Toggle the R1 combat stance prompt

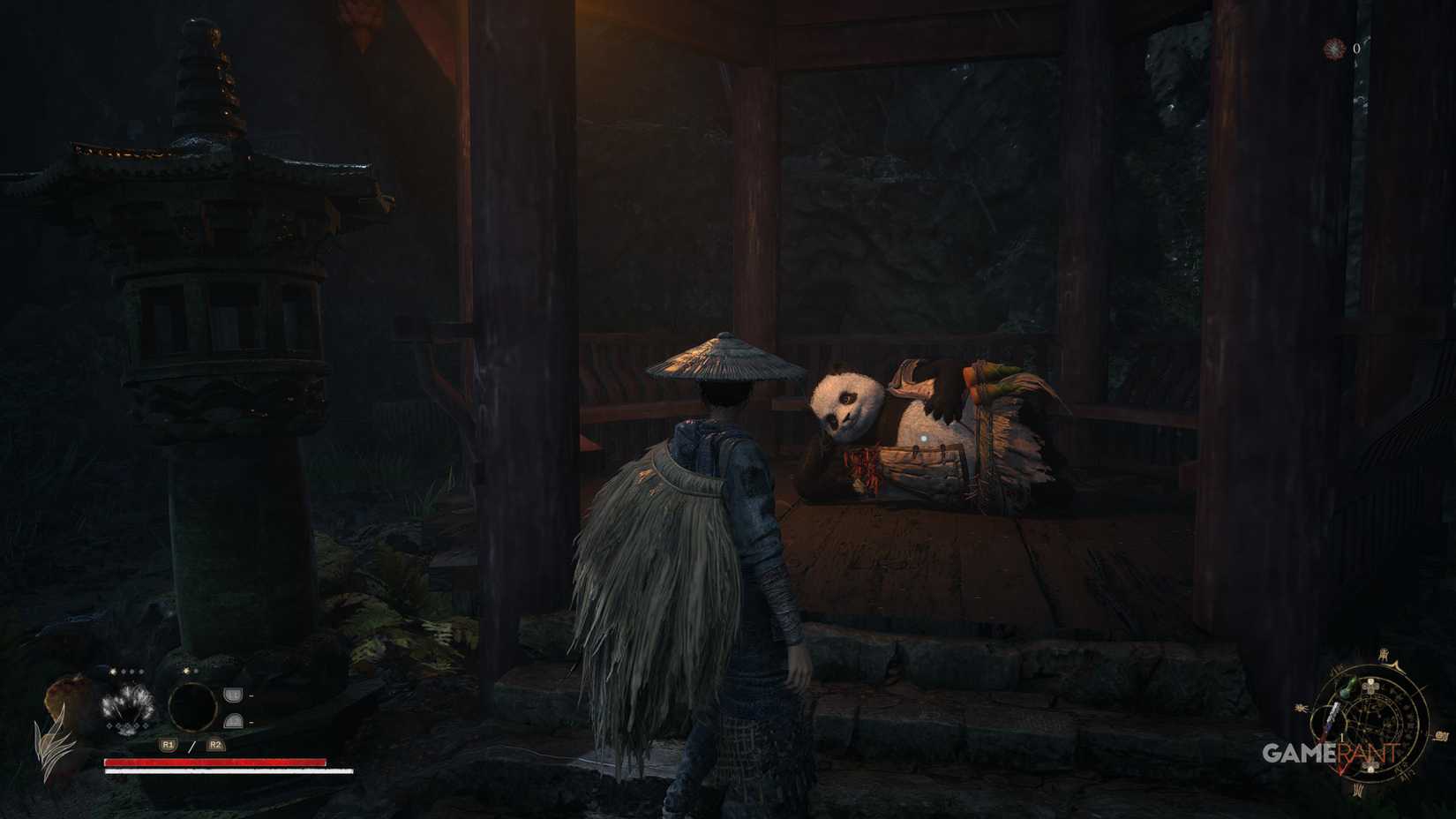click(168, 745)
